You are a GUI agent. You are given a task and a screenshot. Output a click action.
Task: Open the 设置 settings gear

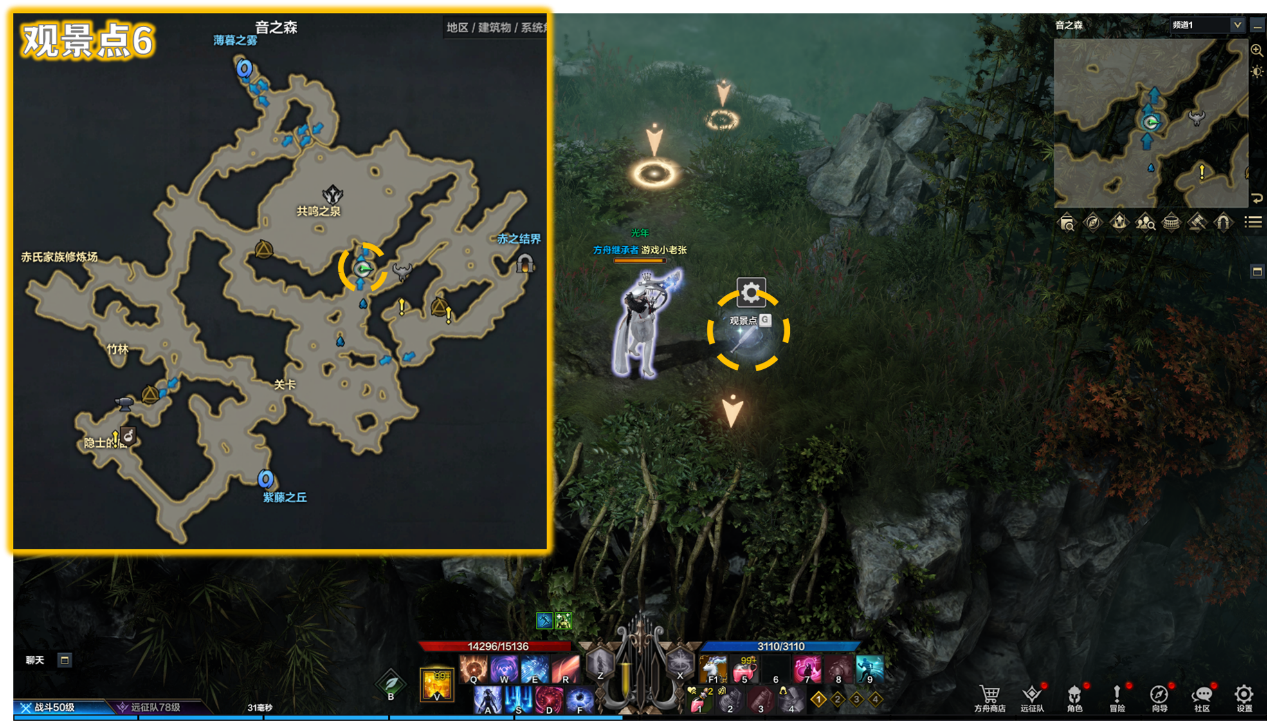coord(1243,695)
